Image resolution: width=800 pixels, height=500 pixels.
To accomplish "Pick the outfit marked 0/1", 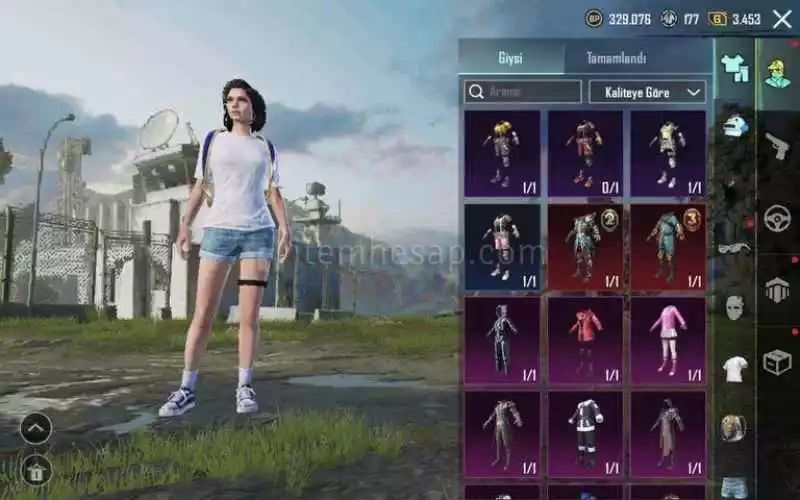I will [x=585, y=153].
